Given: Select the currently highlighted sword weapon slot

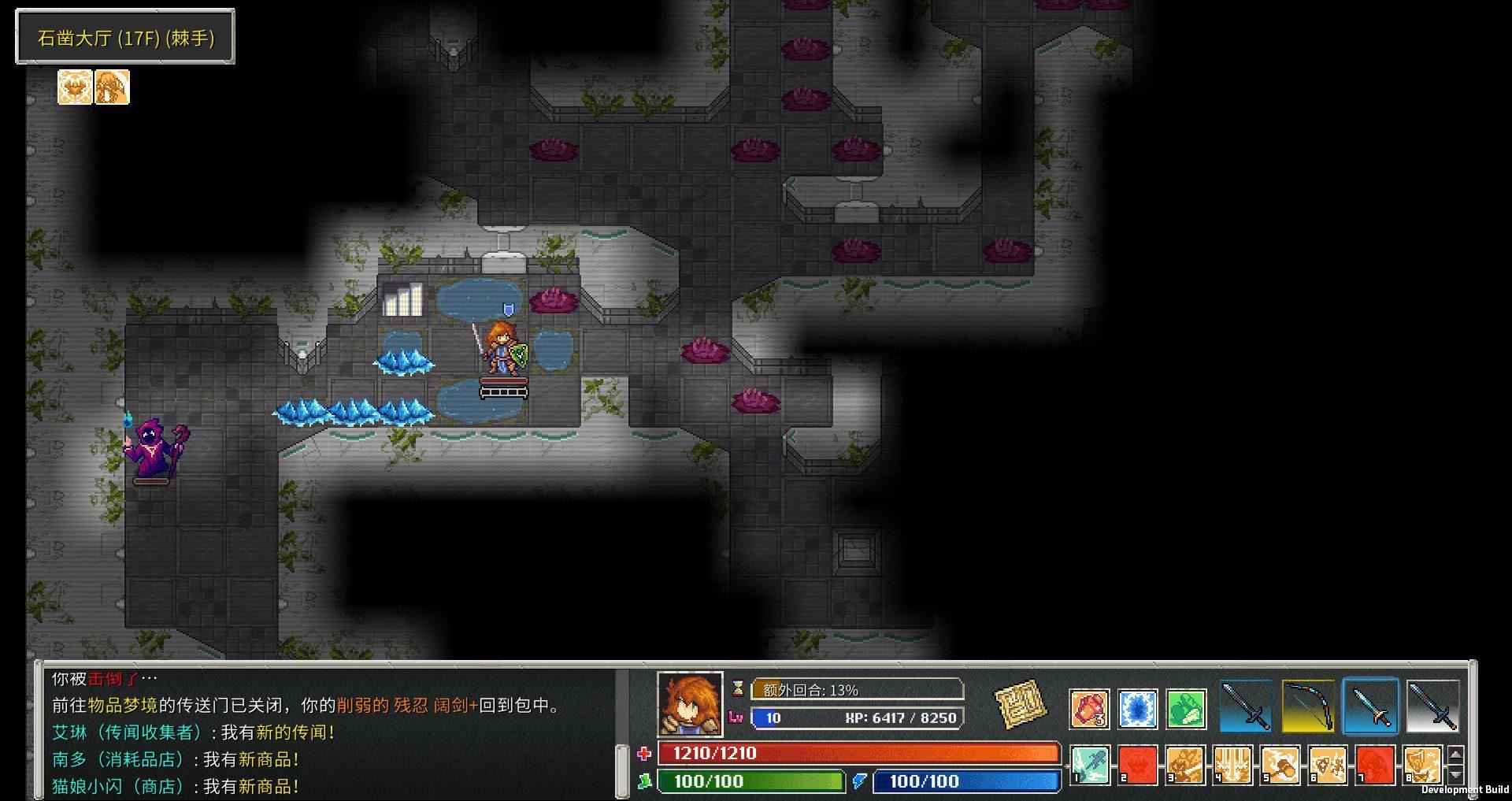Looking at the screenshot, I should click(x=1371, y=705).
